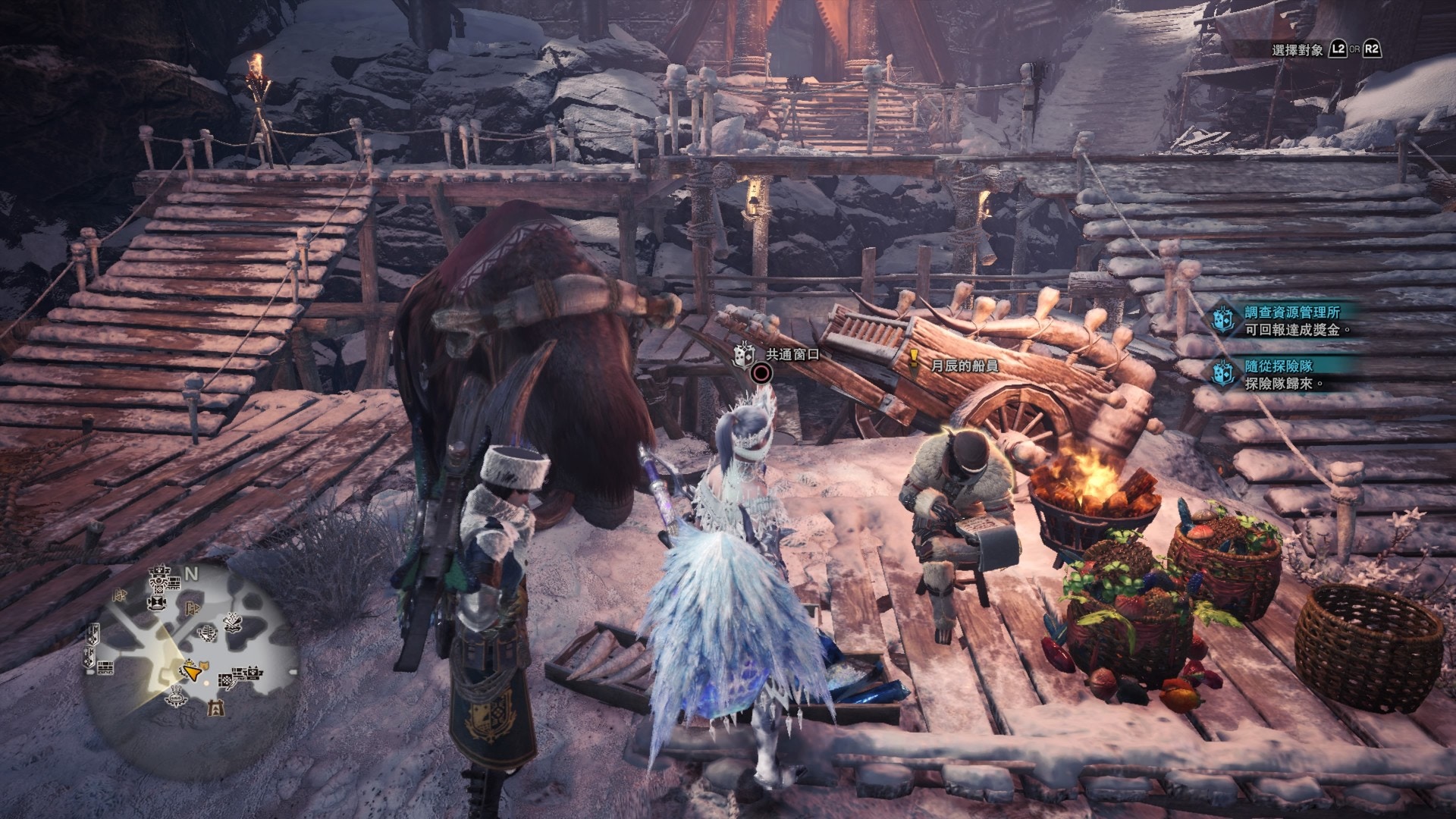
Task: Click the canteen facility icon on lower minimap
Action: tap(176, 697)
